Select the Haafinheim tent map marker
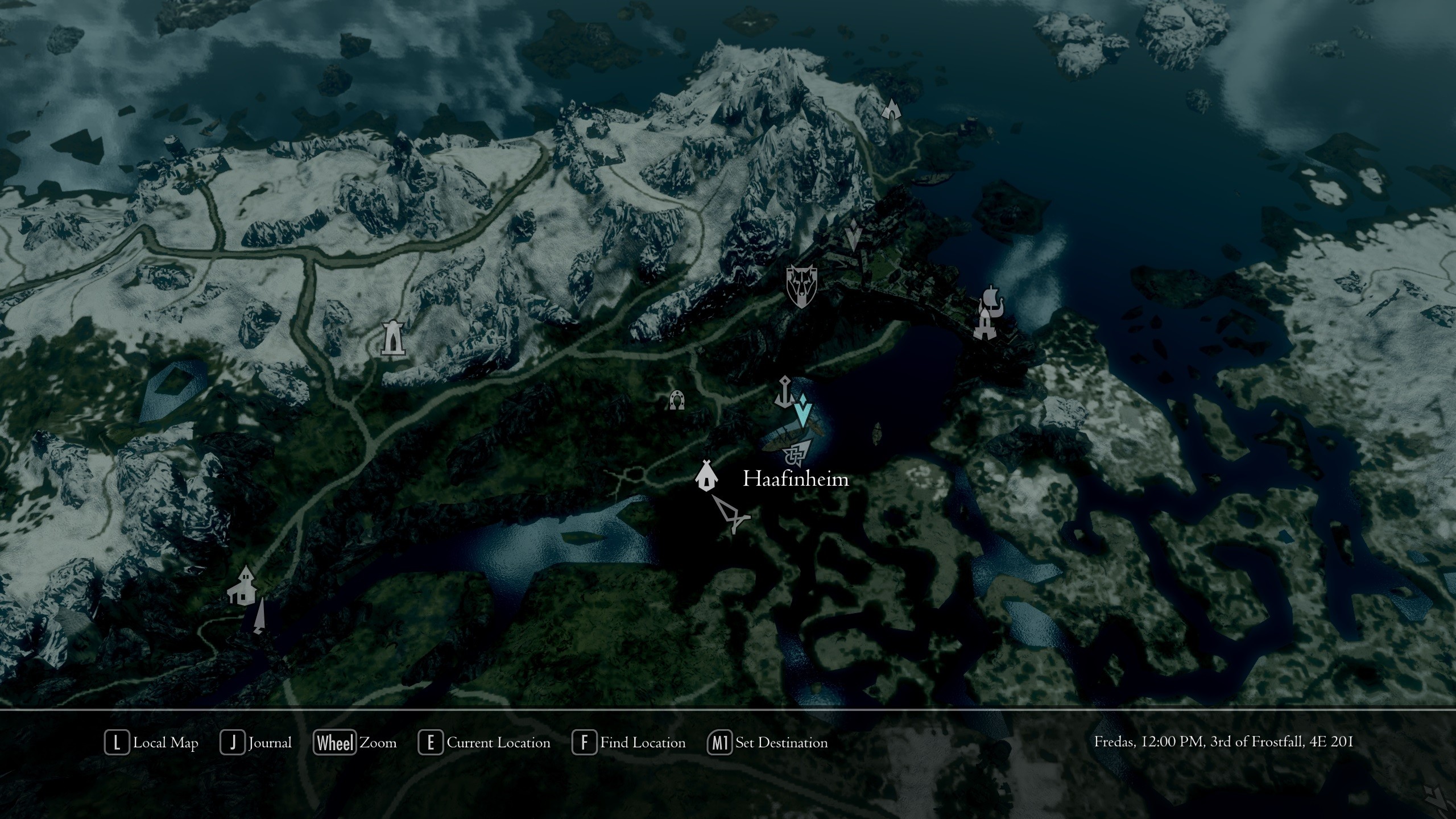 pyautogui.click(x=706, y=475)
